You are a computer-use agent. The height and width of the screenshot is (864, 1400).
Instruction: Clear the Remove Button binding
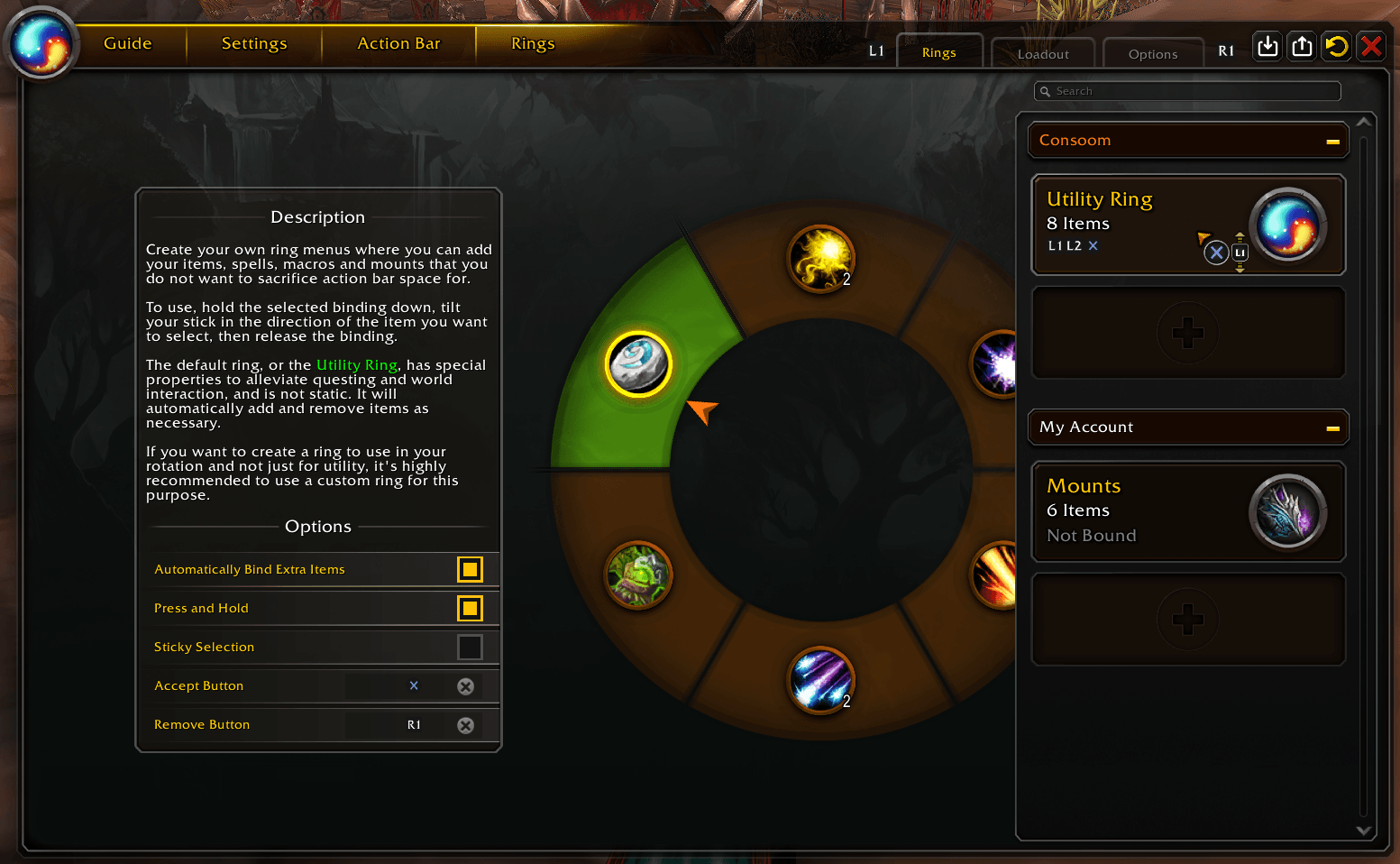point(465,725)
